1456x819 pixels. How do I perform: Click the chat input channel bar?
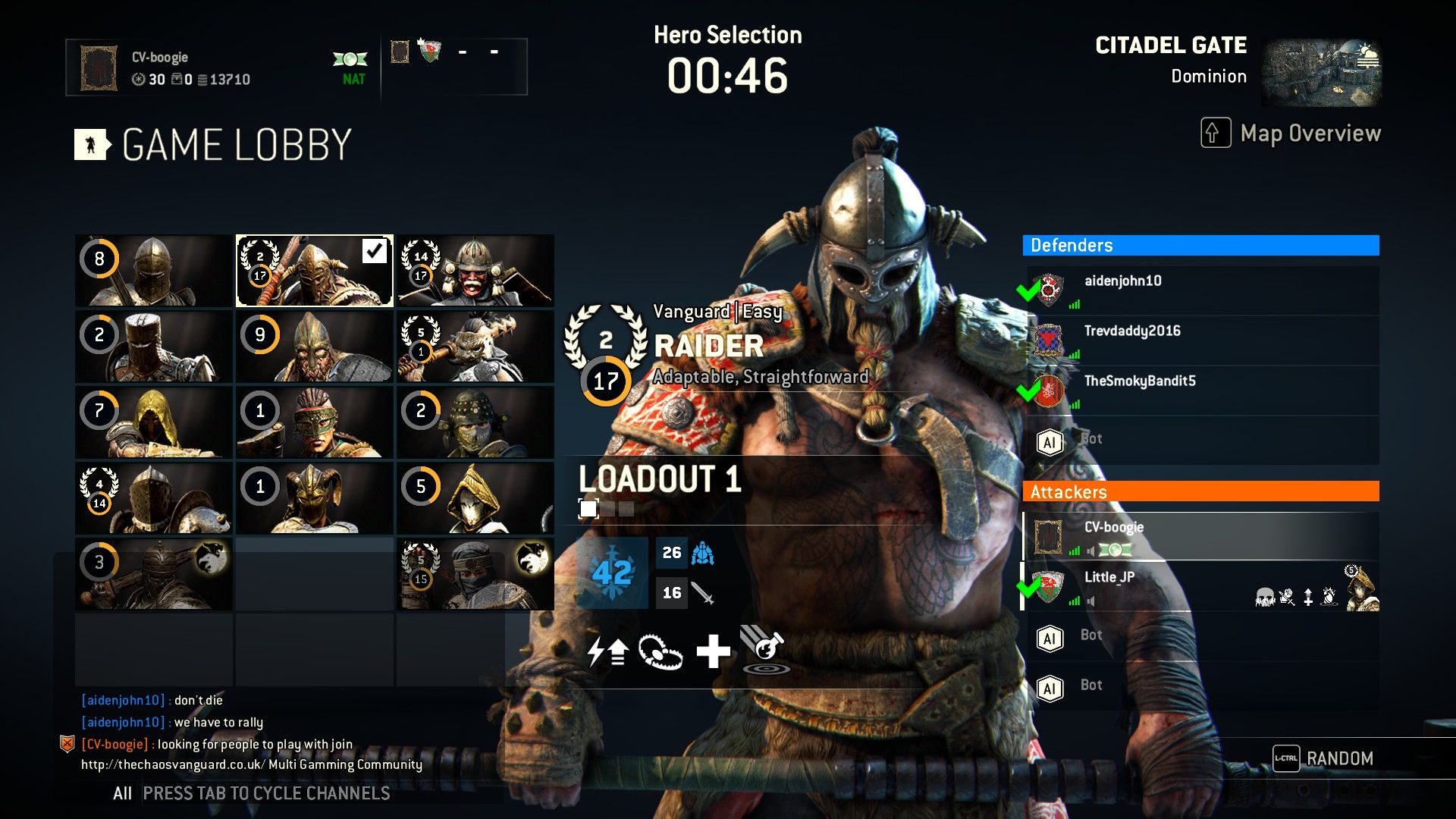tap(265, 793)
